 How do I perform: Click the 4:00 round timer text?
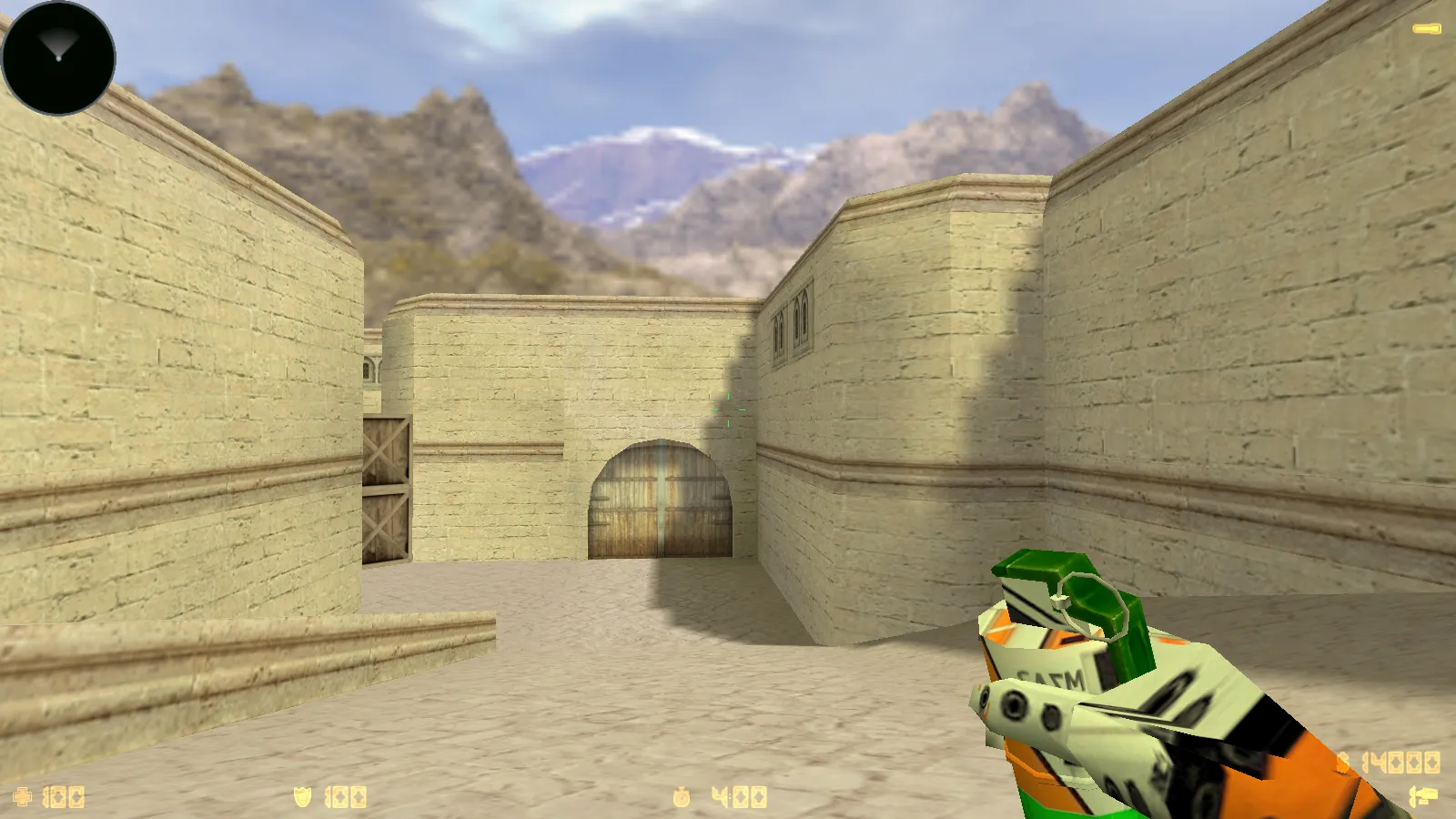pos(737,796)
